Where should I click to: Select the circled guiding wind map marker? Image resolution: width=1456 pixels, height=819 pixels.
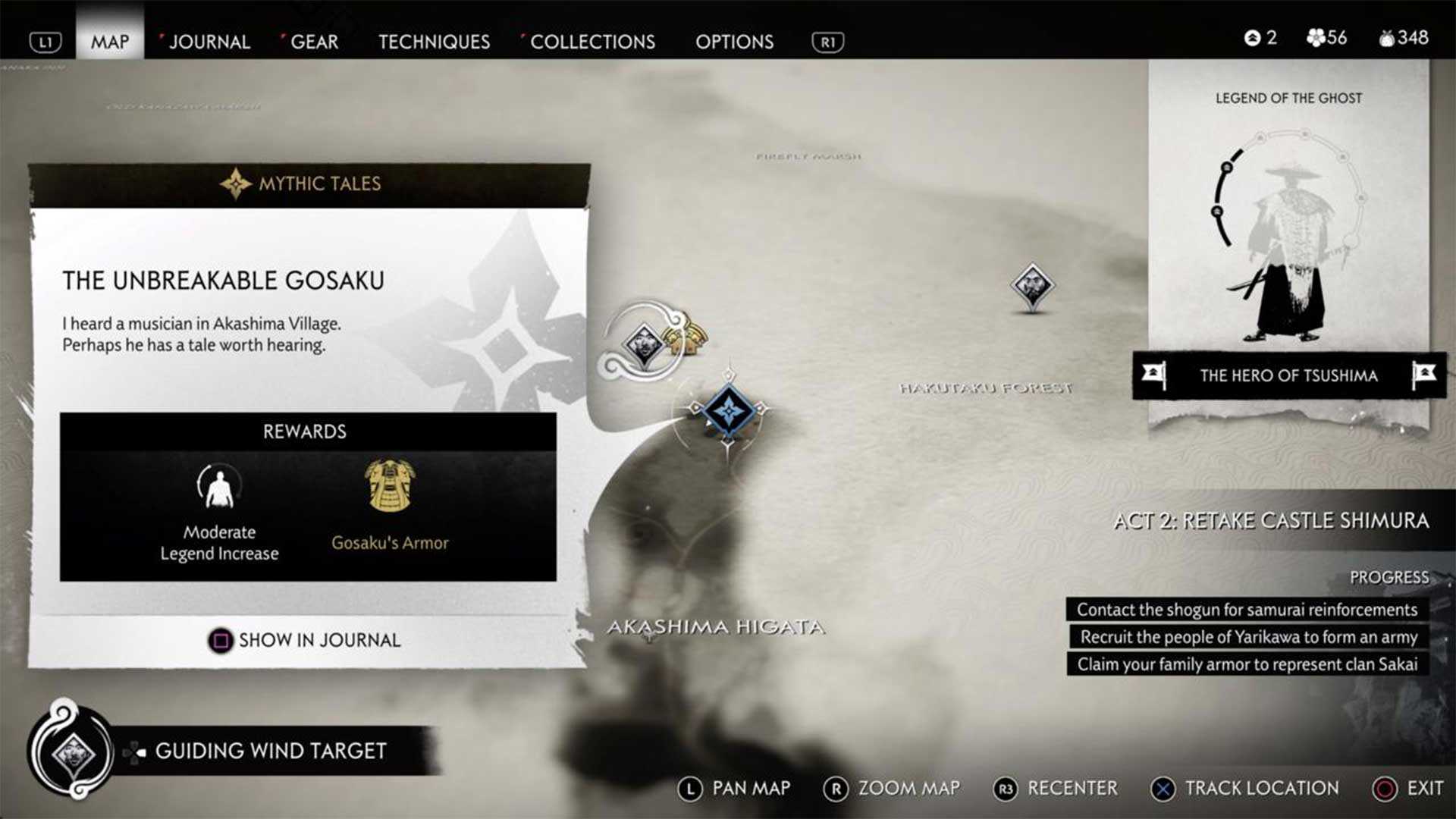tap(643, 344)
